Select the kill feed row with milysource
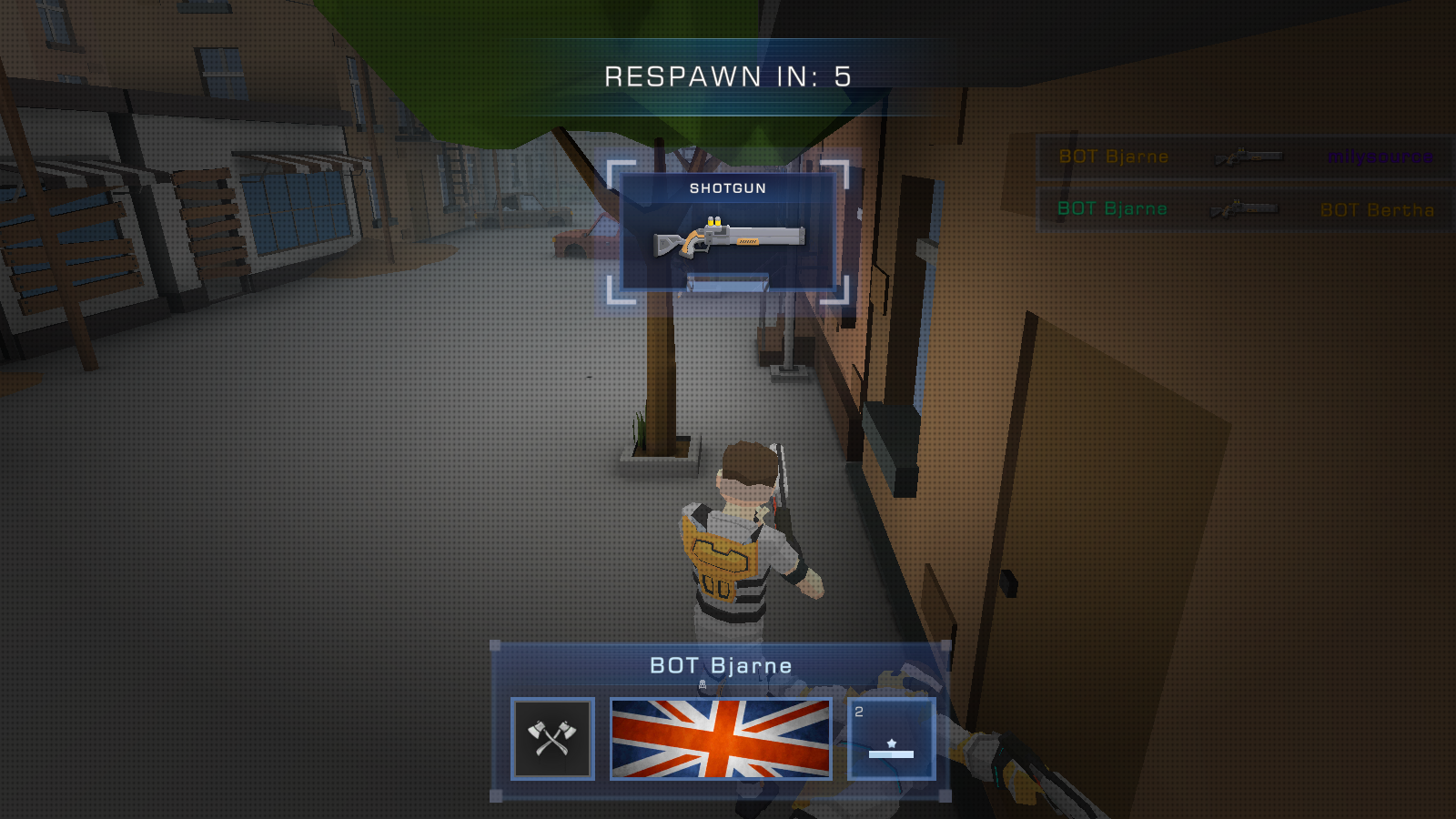Viewport: 1456px width, 819px height. click(x=1245, y=157)
